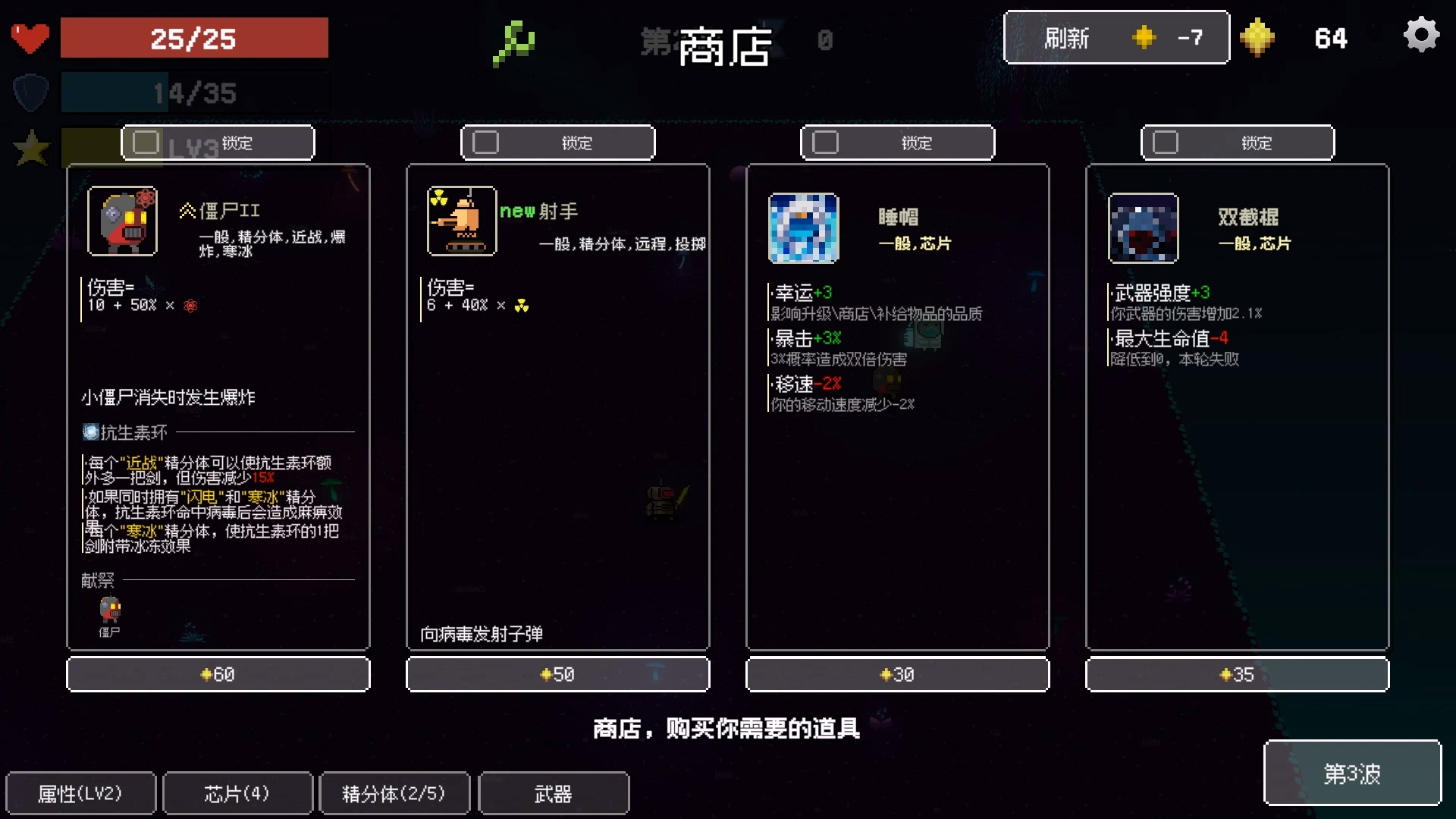
Task: Click the 14/35 shield bar
Action: 193,93
